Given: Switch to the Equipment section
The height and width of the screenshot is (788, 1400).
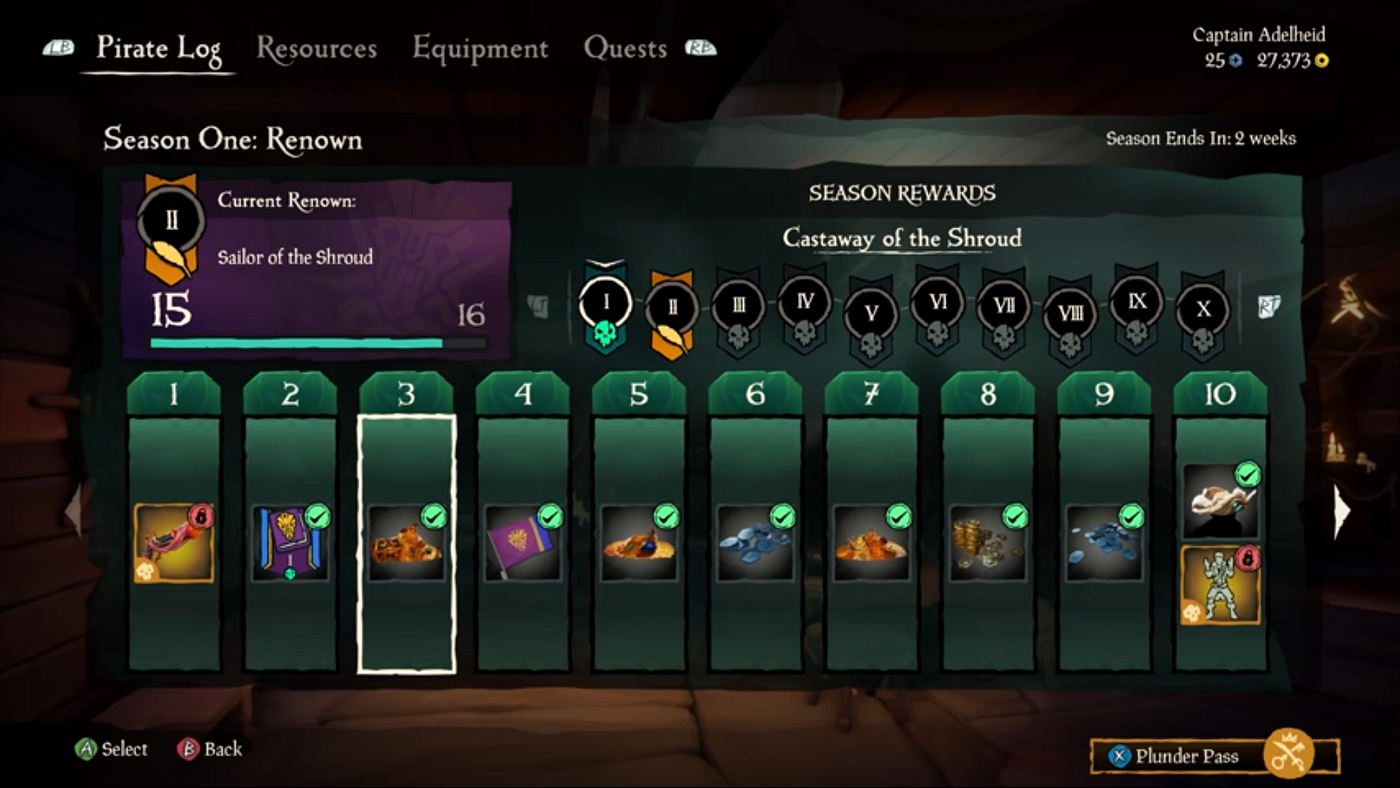Looking at the screenshot, I should (x=481, y=48).
